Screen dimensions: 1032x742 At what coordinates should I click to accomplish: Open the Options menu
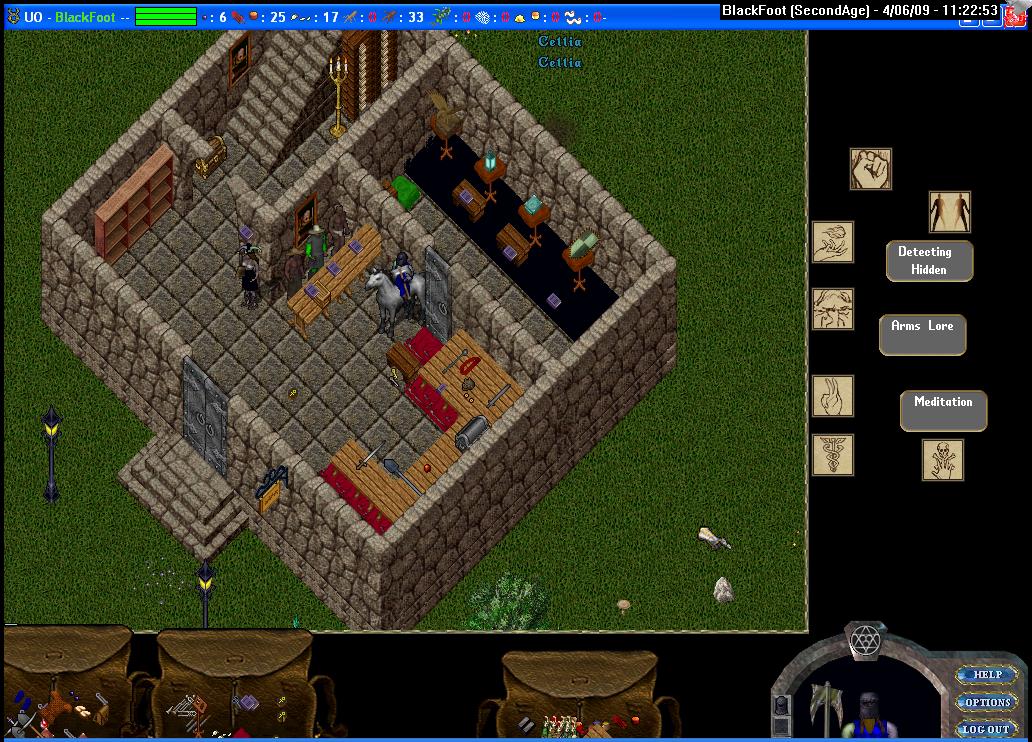(x=987, y=702)
